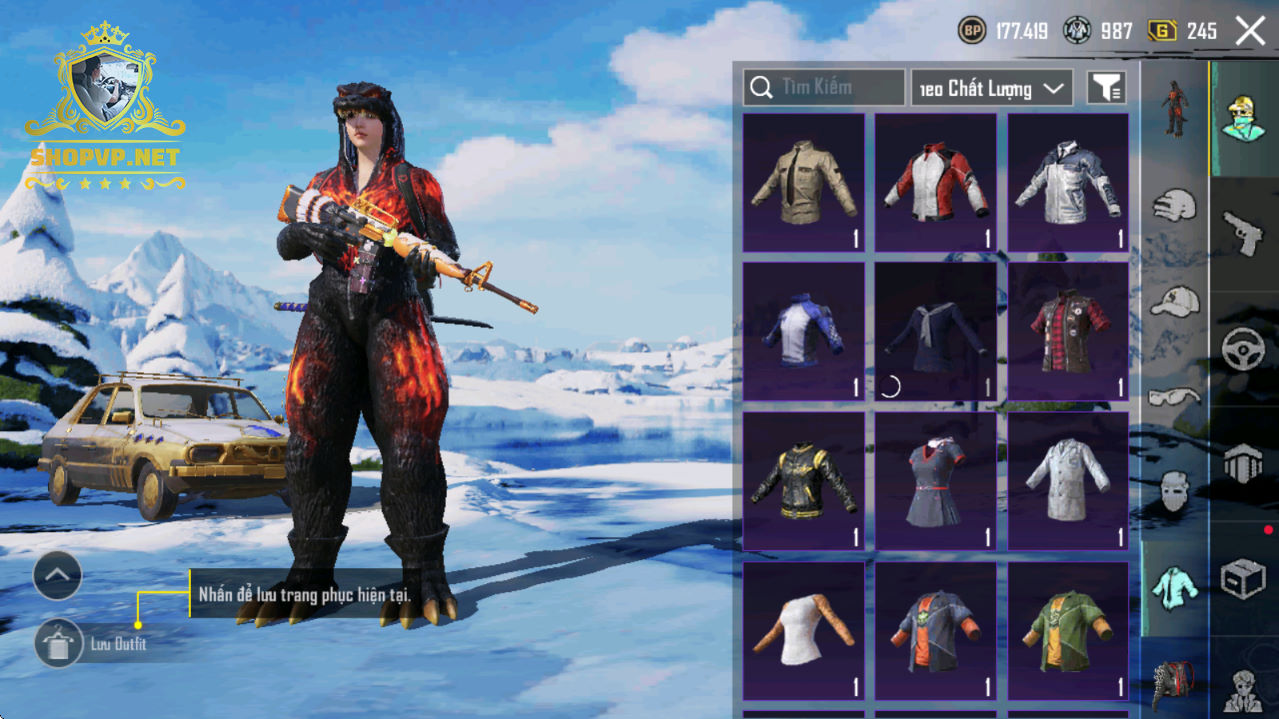Open the Chất Lượng sort dropdown
This screenshot has width=1279, height=719.
click(991, 88)
